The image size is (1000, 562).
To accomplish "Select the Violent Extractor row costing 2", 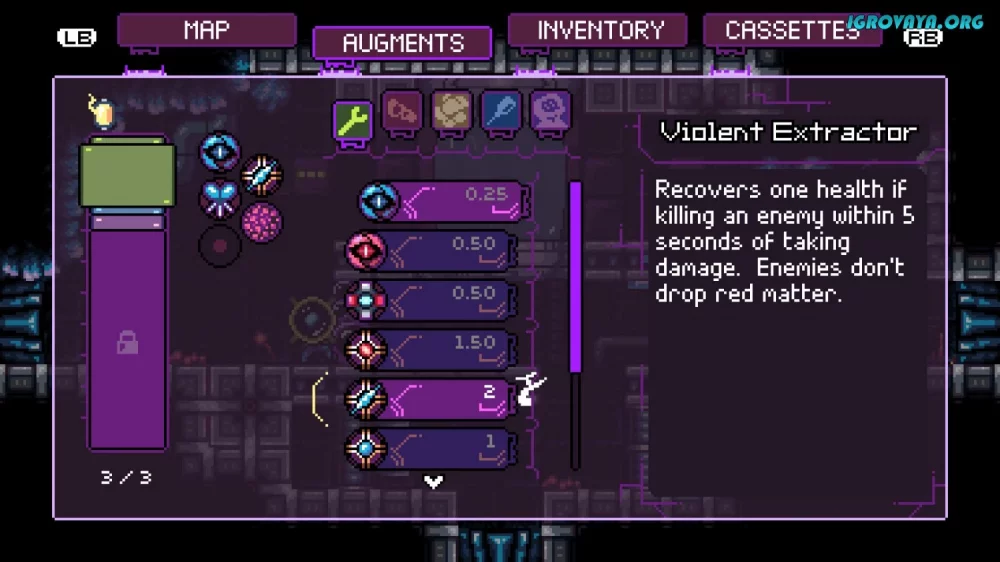I will tap(431, 398).
